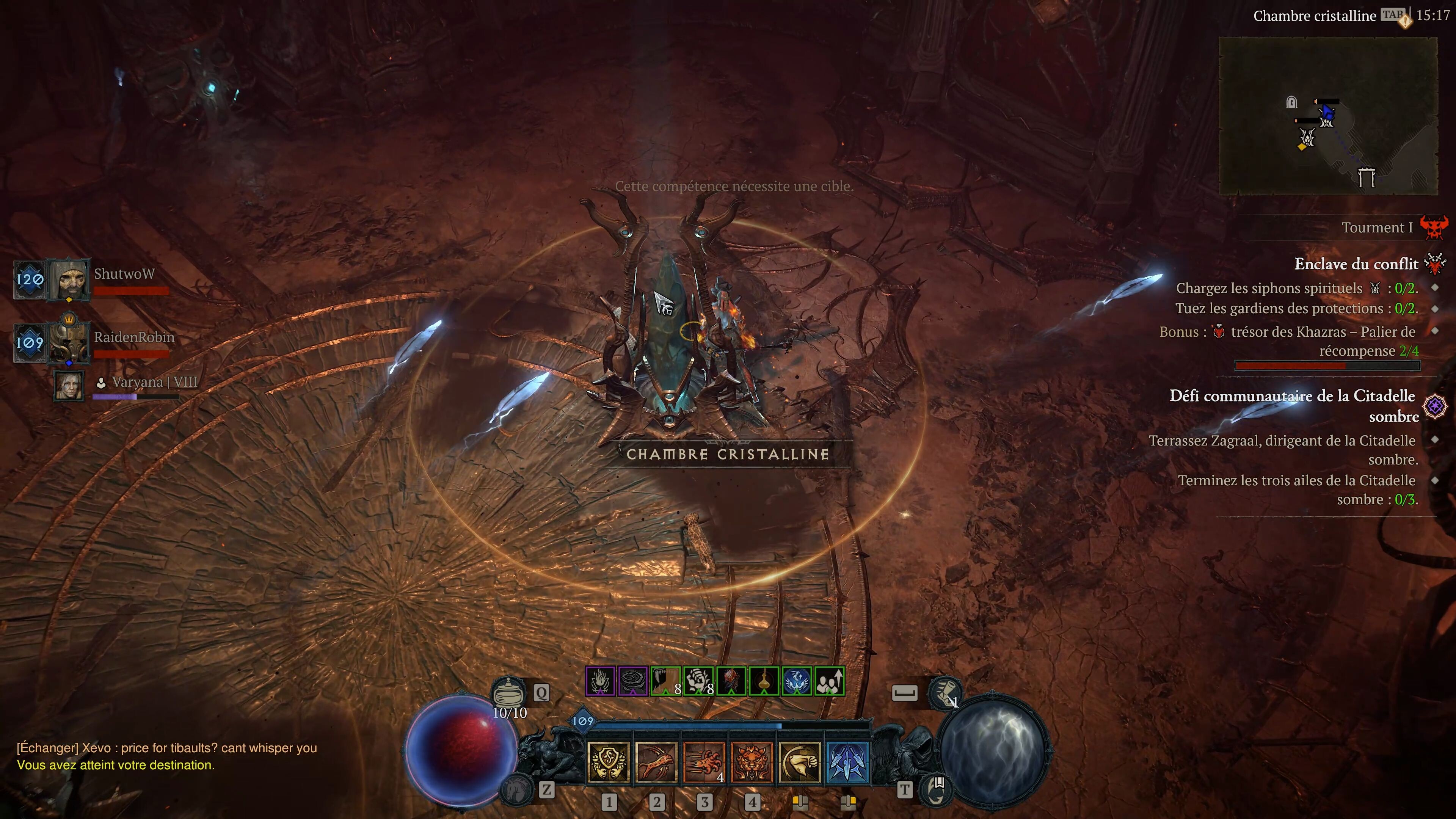Screen dimensions: 1456x819
Task: Use the healing potion flask
Action: pos(509,691)
